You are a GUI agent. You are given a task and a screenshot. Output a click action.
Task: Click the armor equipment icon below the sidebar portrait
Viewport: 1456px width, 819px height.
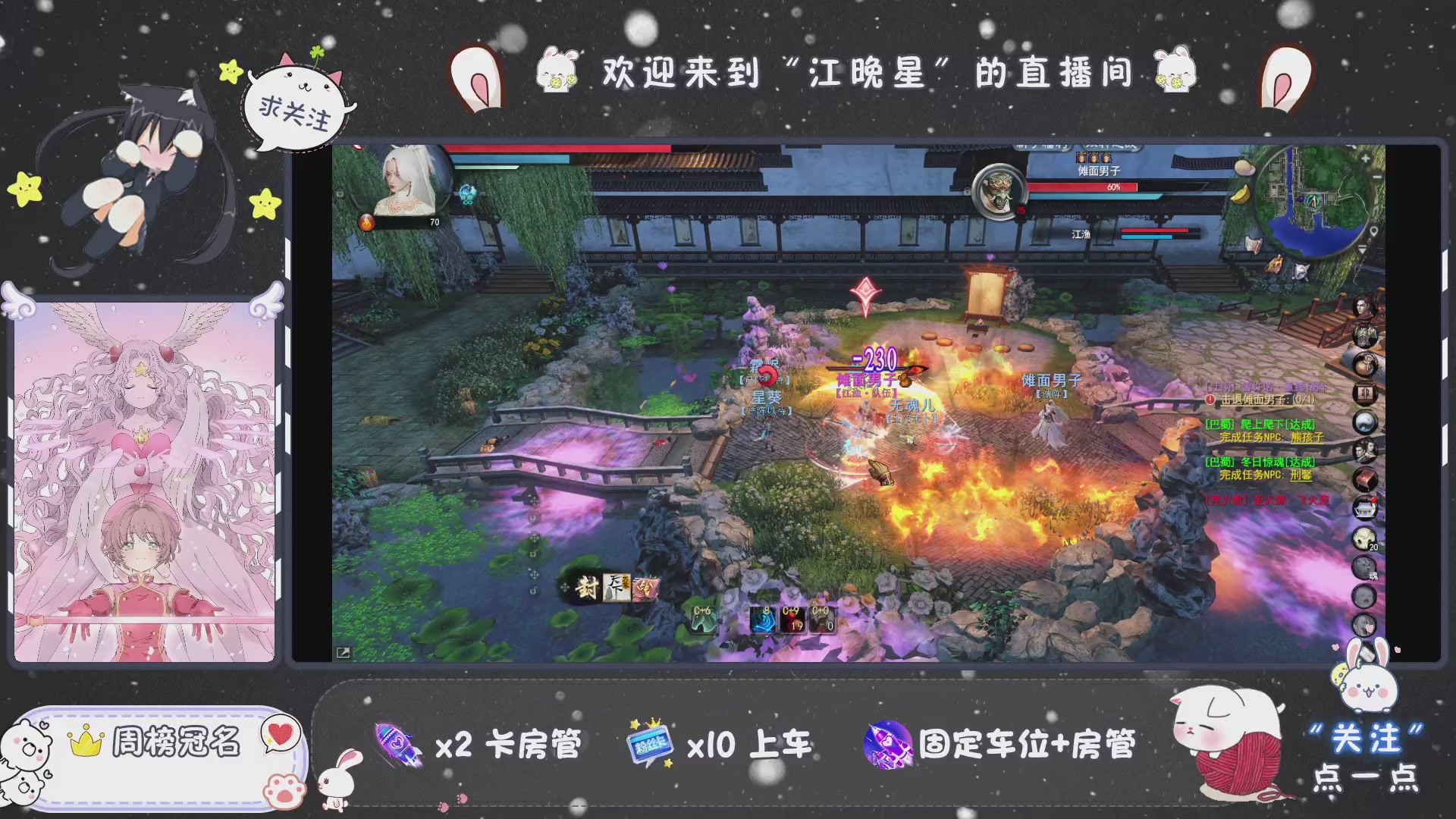[1367, 336]
